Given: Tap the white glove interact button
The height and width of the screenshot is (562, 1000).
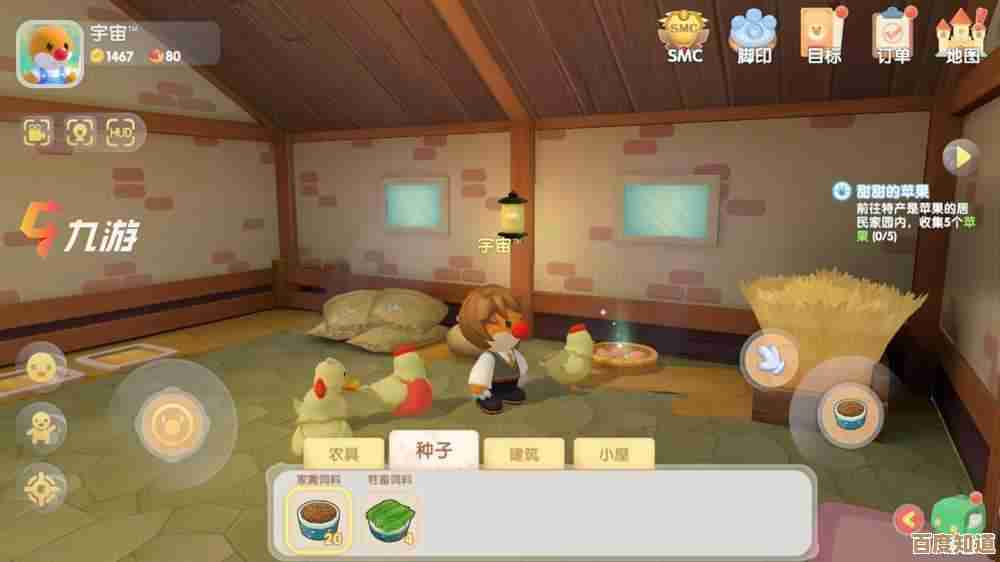Looking at the screenshot, I should coord(770,357).
